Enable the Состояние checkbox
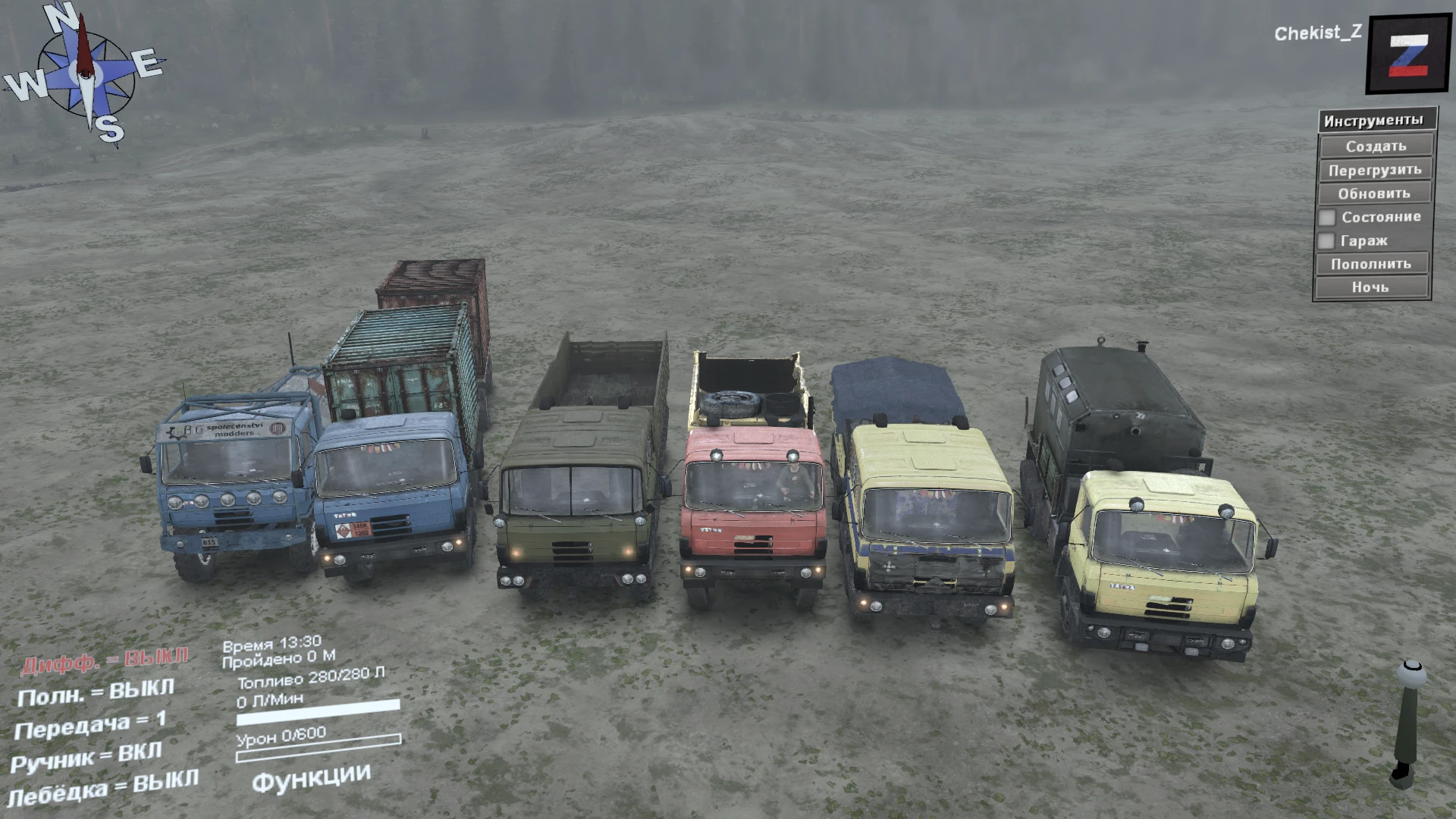Viewport: 1456px width, 819px height. point(1327,217)
